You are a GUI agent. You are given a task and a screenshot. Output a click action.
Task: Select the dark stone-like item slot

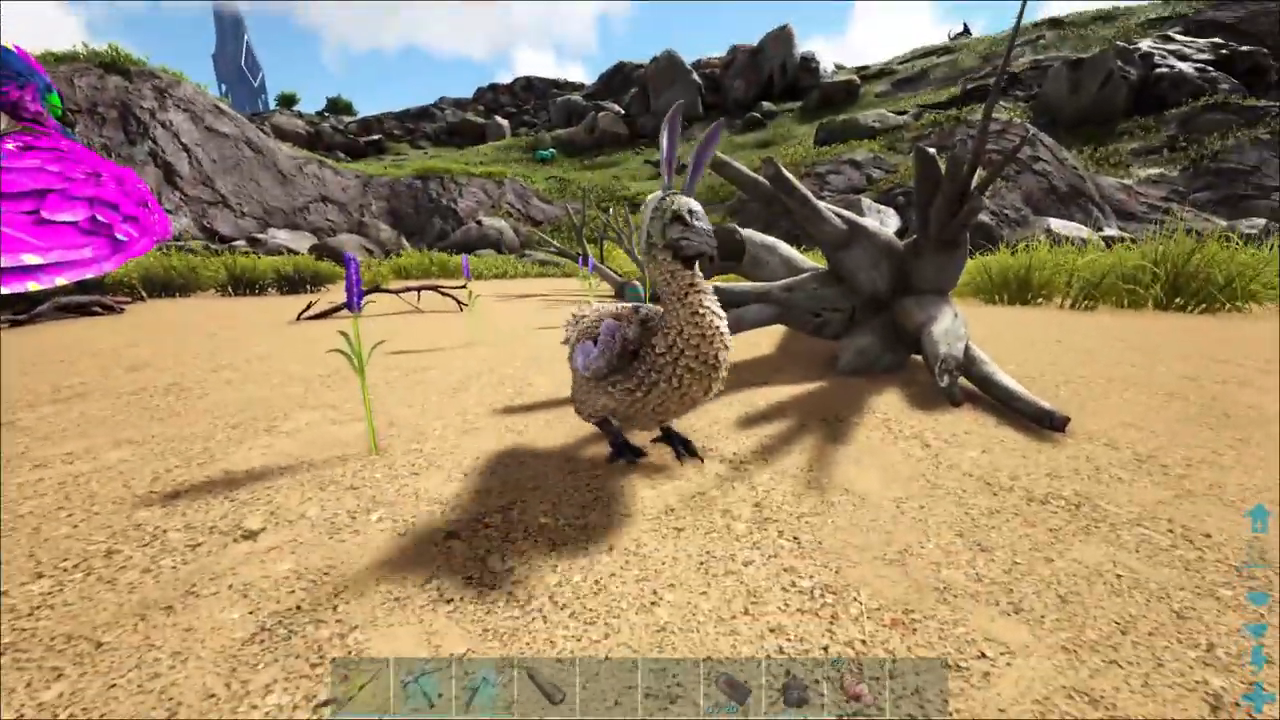pos(794,688)
